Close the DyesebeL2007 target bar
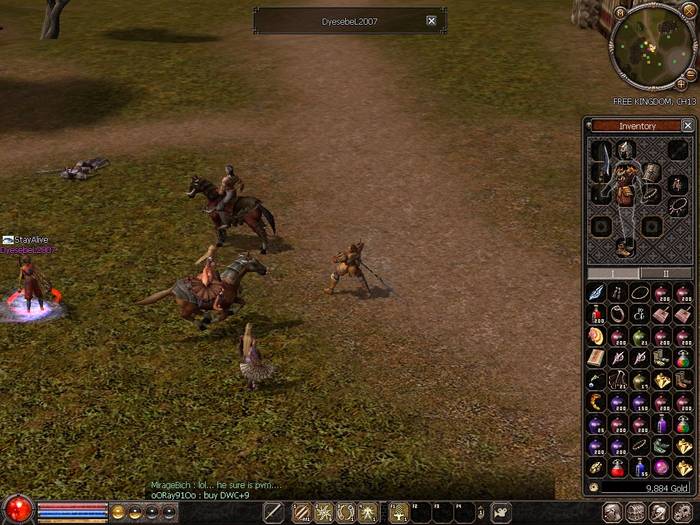 [x=431, y=21]
